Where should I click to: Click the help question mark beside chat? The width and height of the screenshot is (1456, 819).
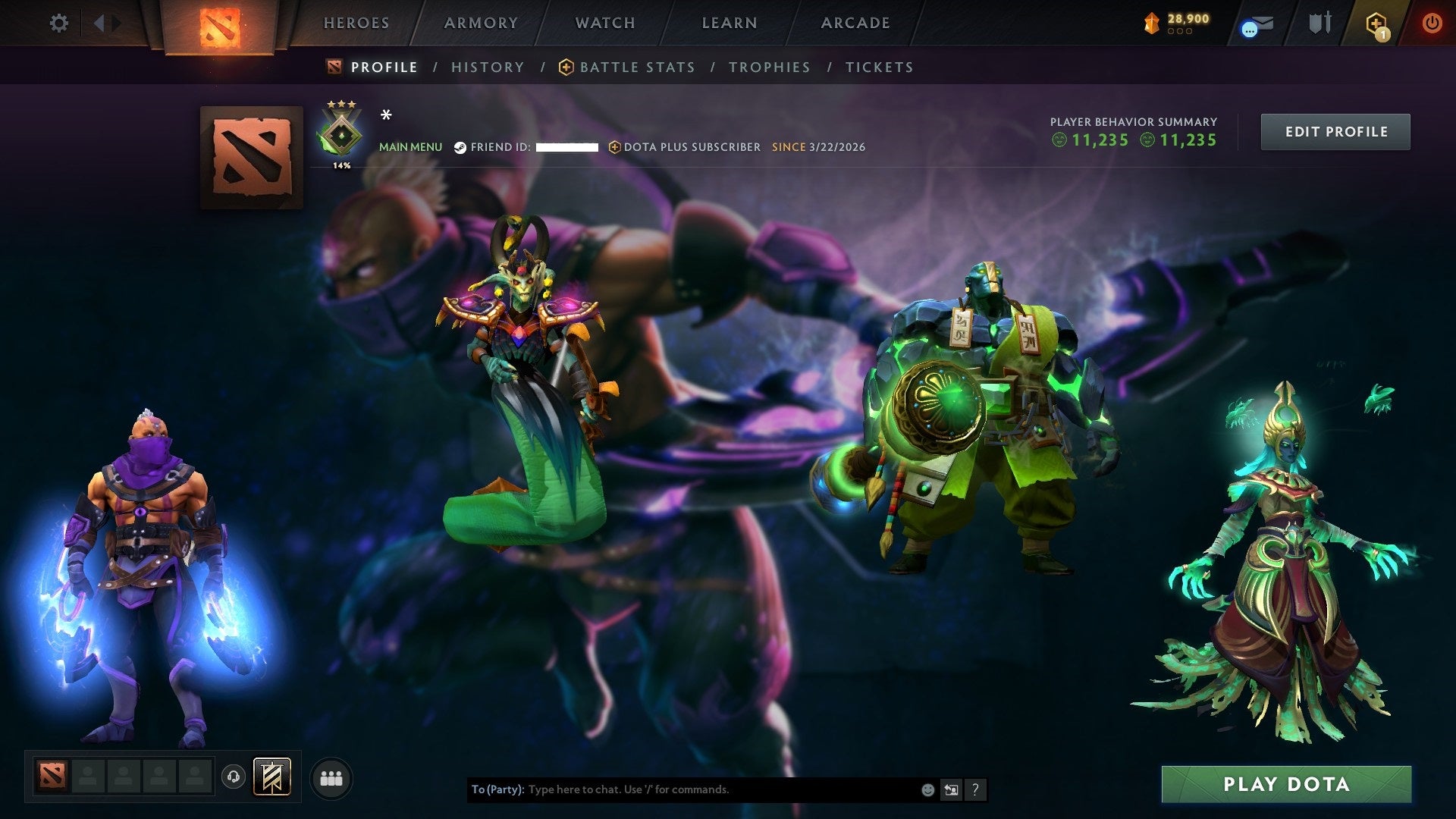point(974,789)
